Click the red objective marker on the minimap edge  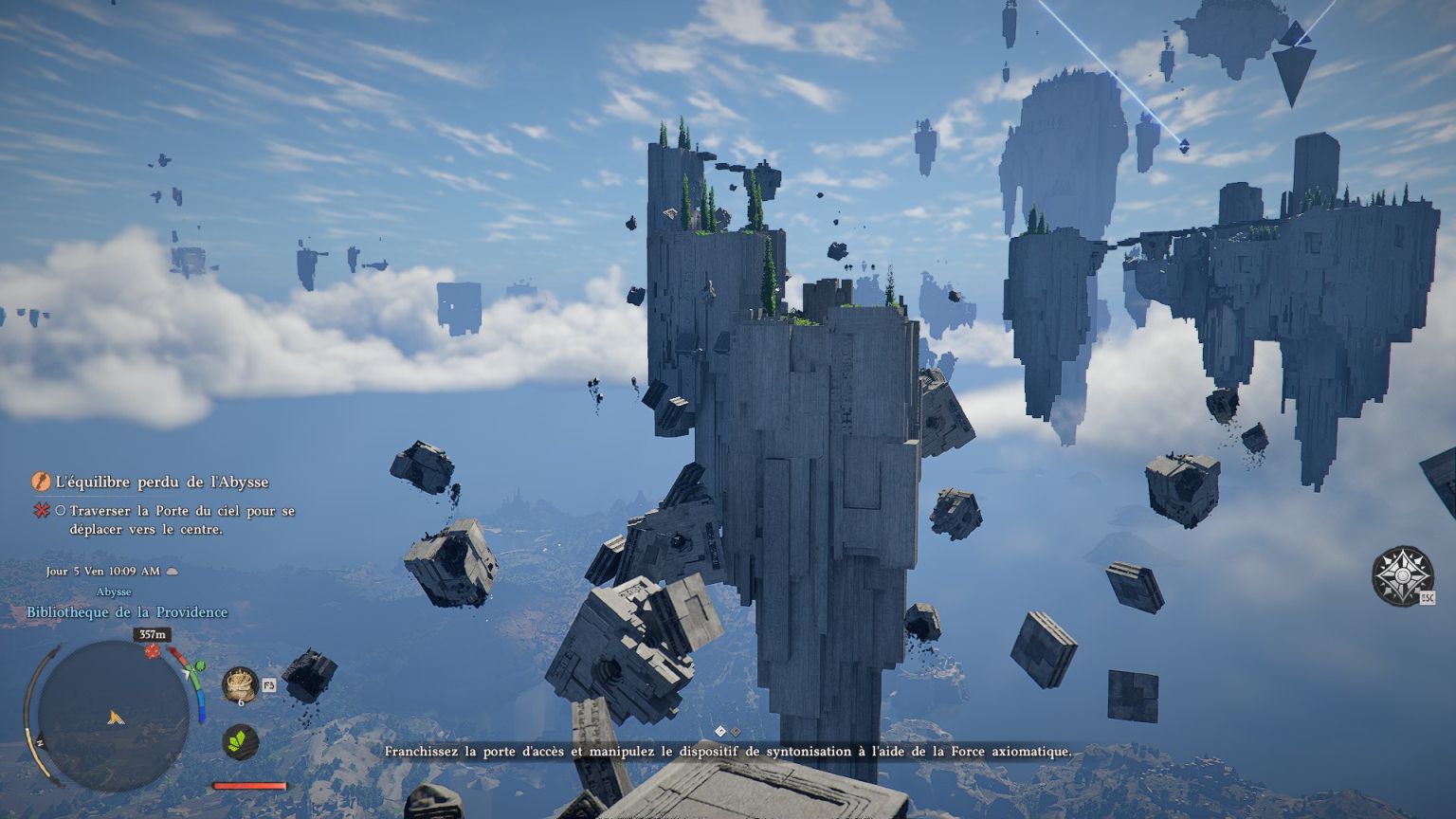(152, 652)
